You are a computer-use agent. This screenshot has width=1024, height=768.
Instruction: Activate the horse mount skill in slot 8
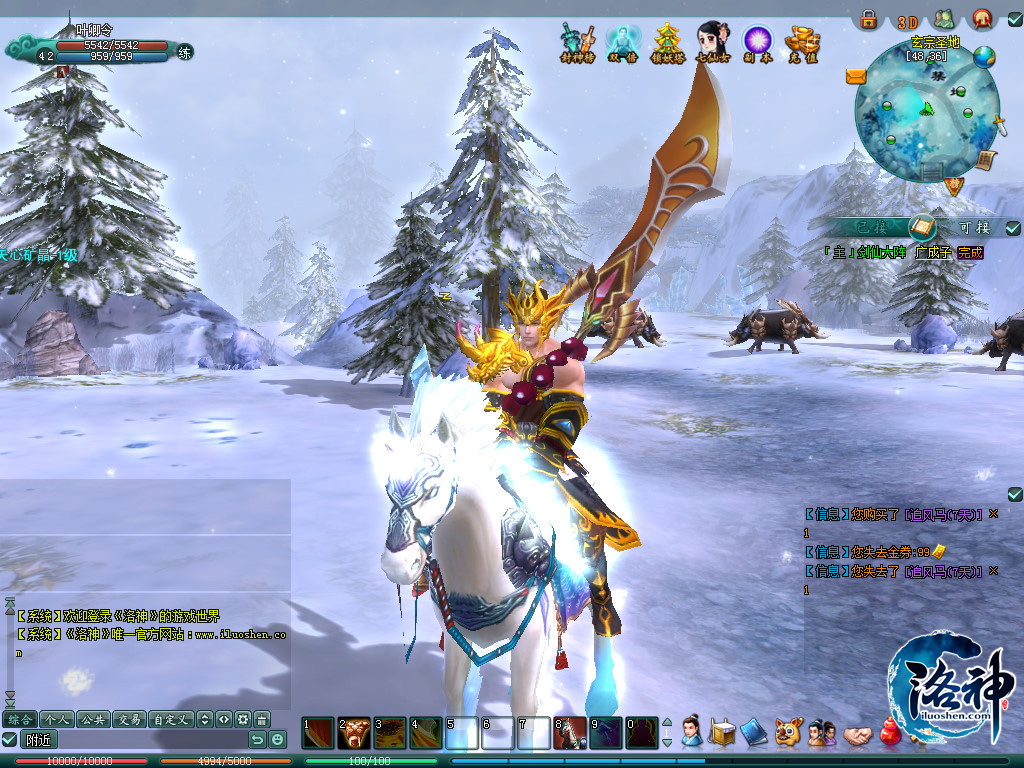[x=570, y=734]
